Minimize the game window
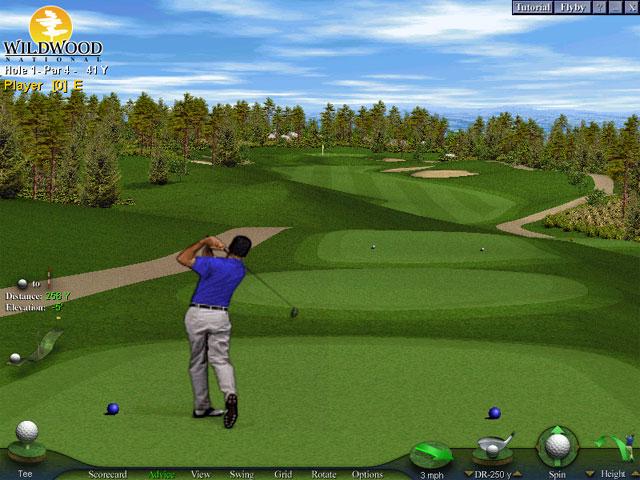This screenshot has height=480, width=640. pyautogui.click(x=613, y=8)
